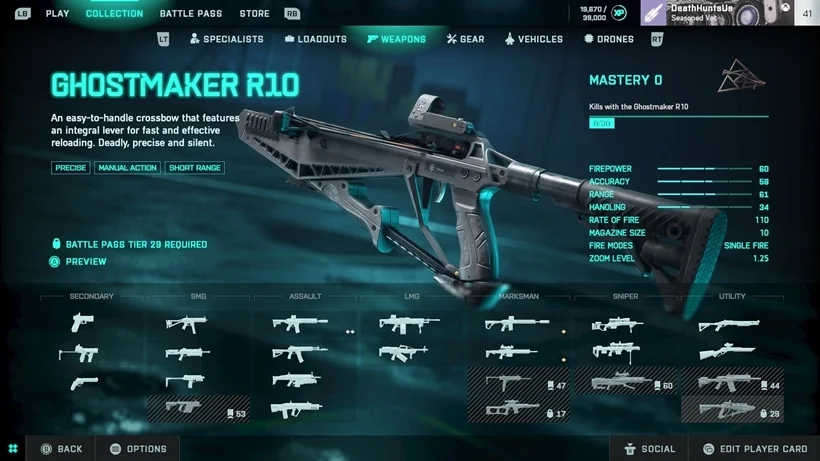Open the Store tab
The width and height of the screenshot is (820, 461).
254,14
